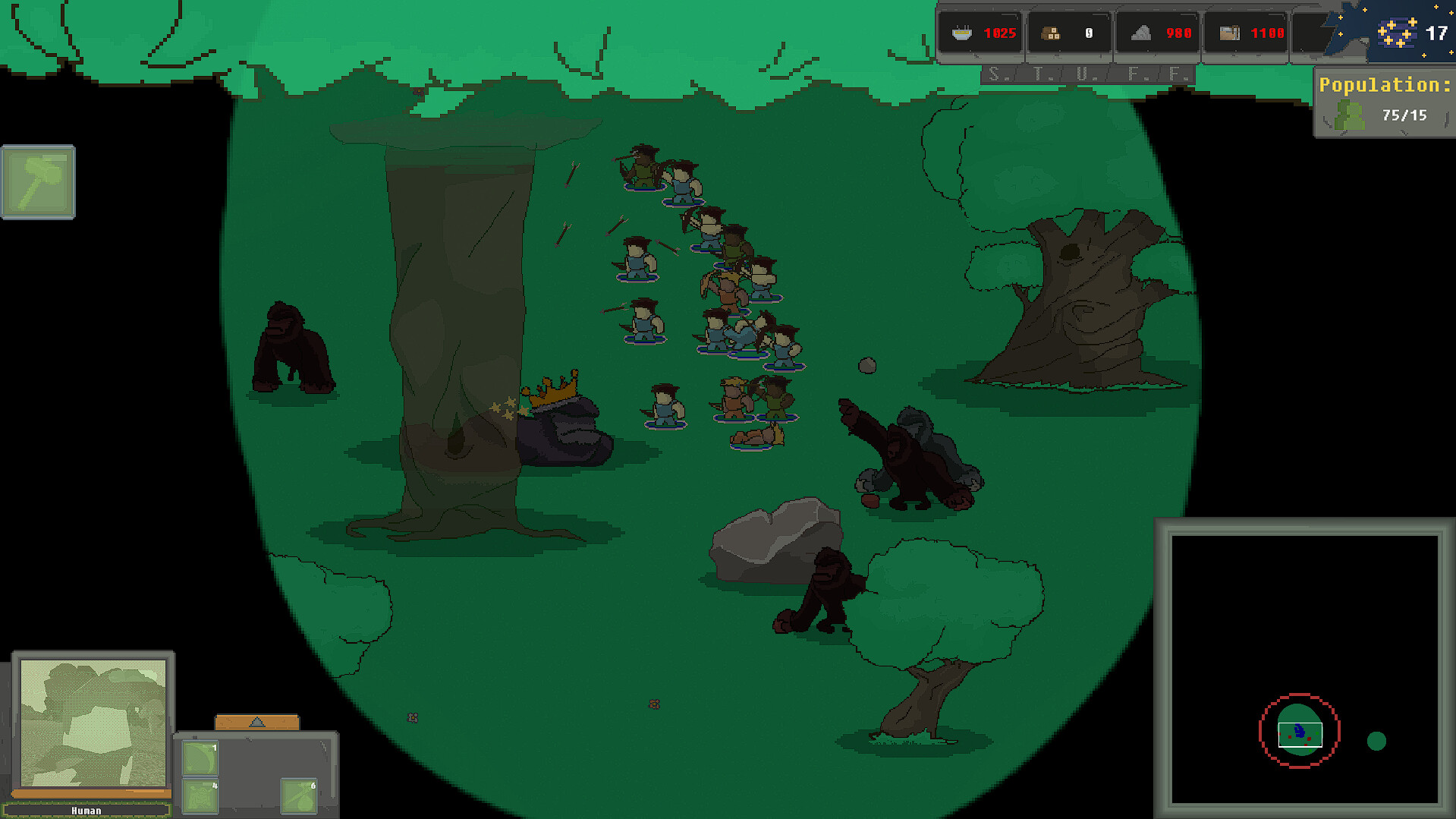Image resolution: width=1456 pixels, height=819 pixels.
Task: Select the hammer build tool
Action: coord(38,182)
